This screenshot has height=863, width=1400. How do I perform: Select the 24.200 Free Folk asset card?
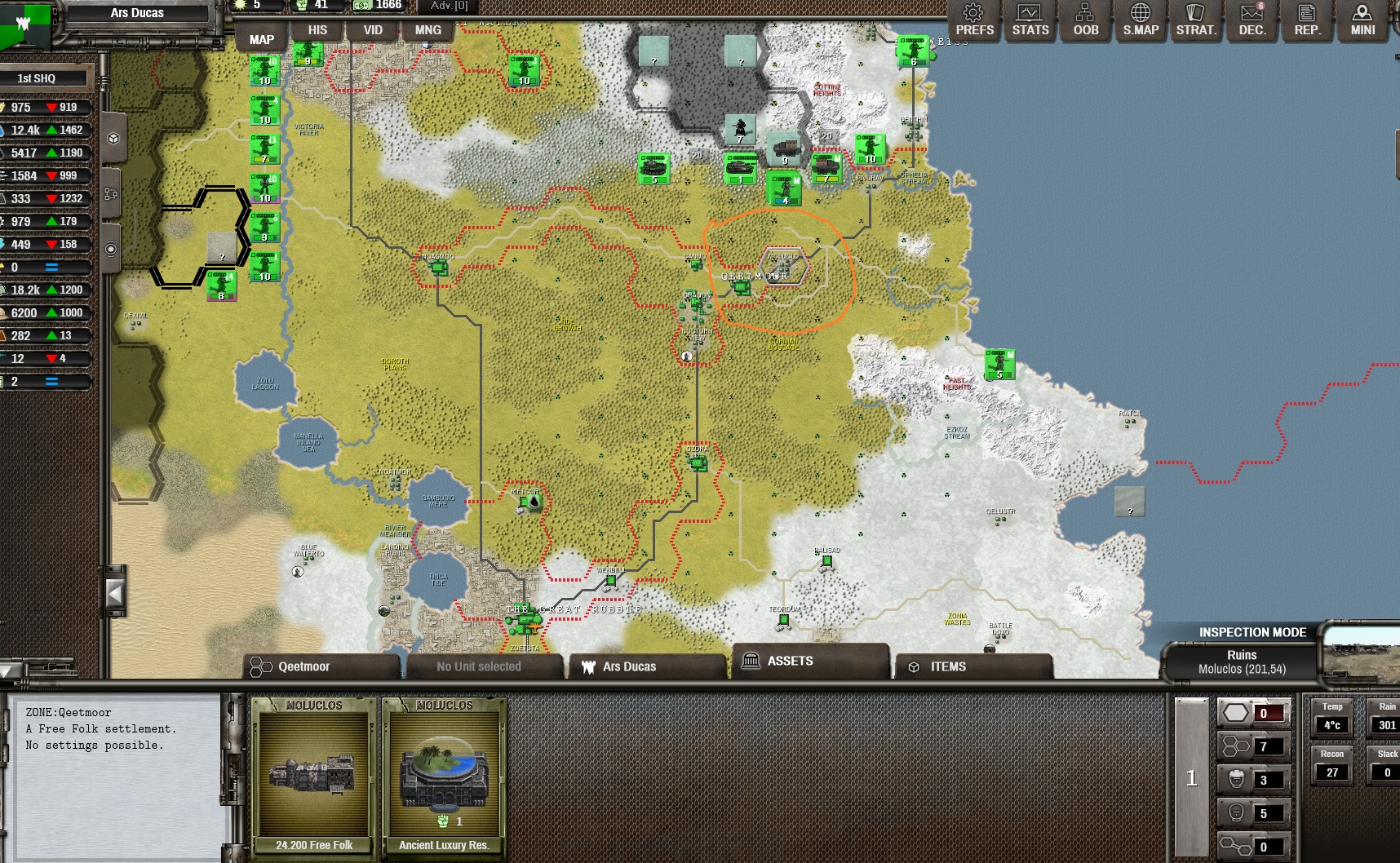[x=314, y=775]
